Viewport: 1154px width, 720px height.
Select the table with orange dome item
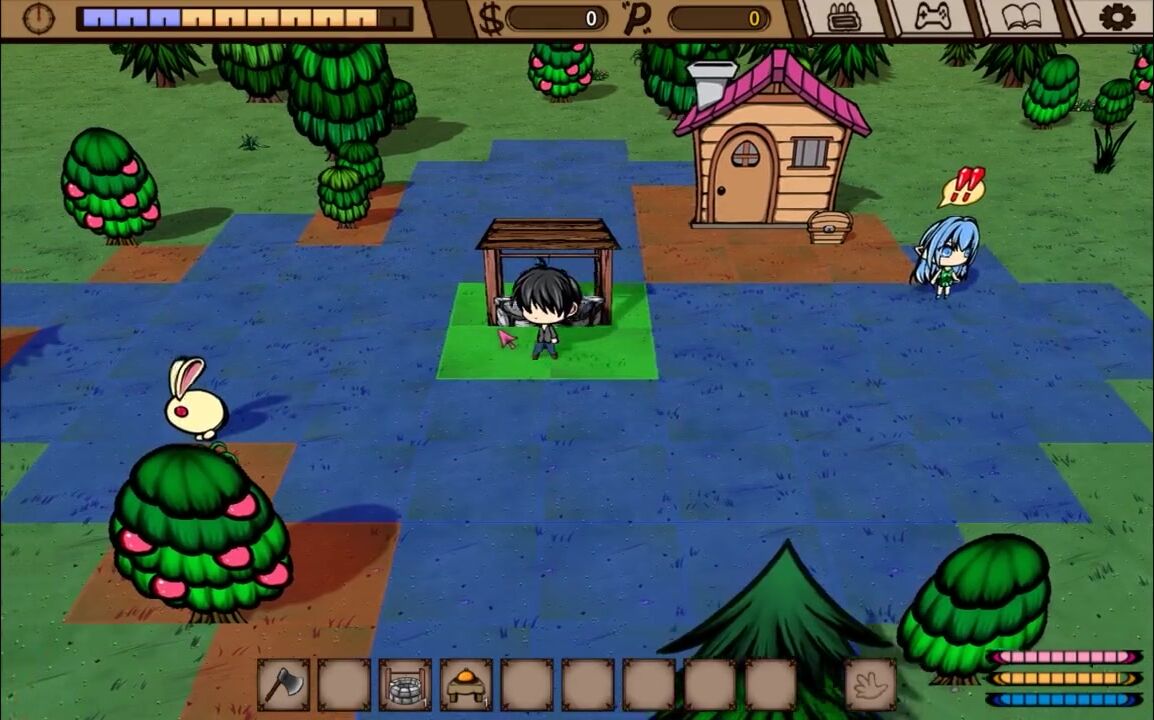click(x=466, y=685)
